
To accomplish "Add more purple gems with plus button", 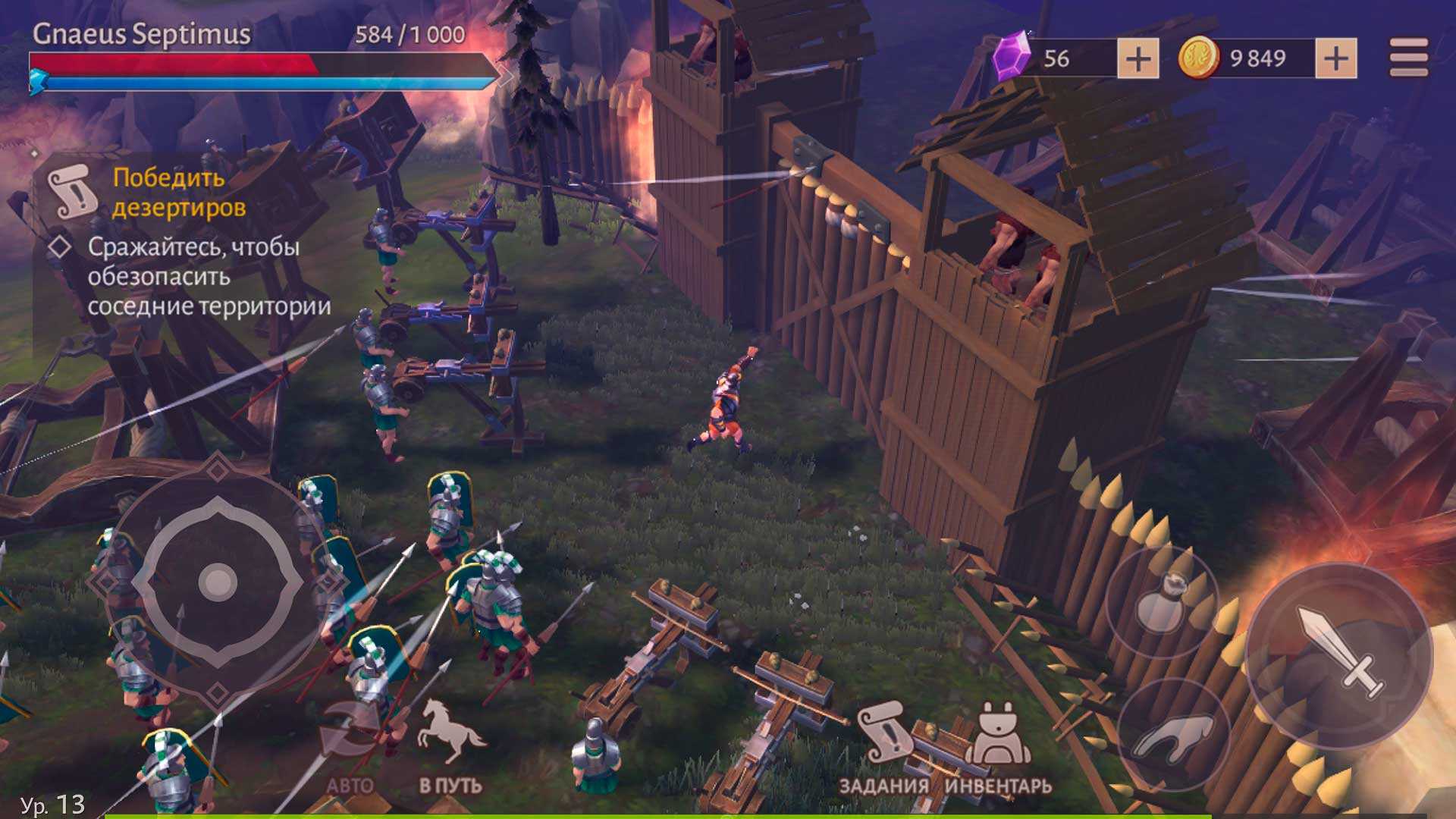I will [1137, 59].
